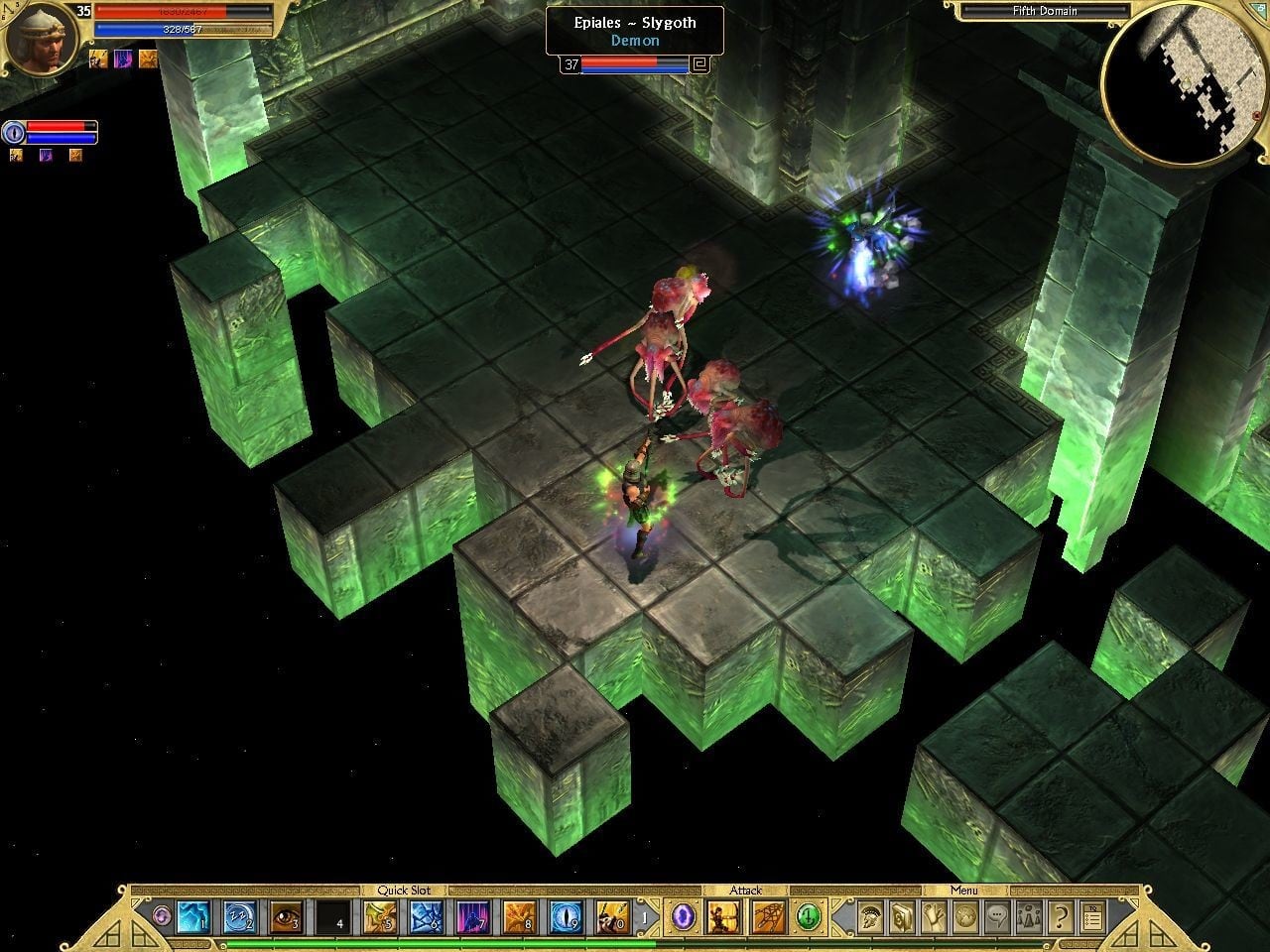Open the character window helmet icon
This screenshot has height=952, width=1270.
(871, 917)
